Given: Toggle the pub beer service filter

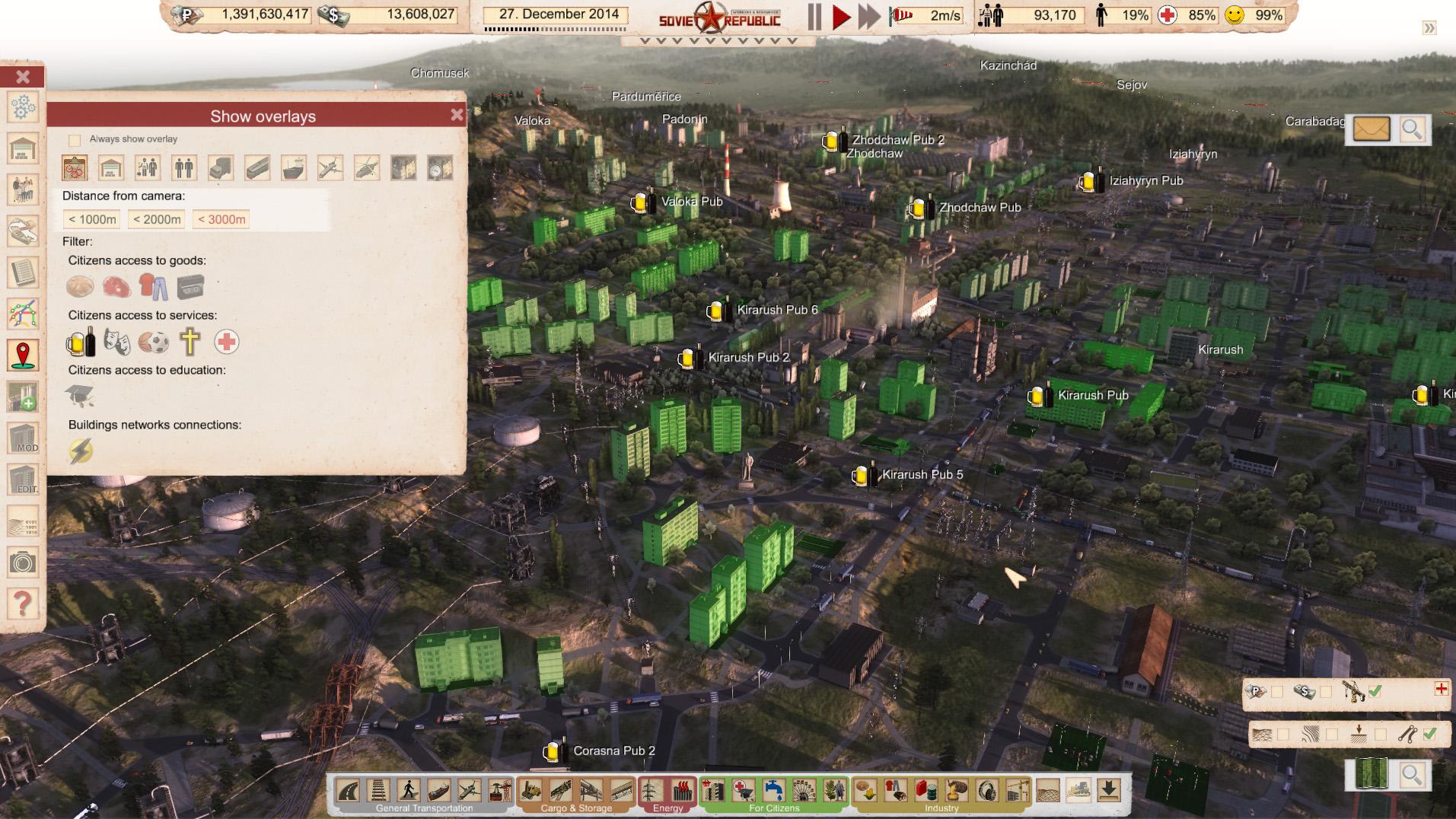Looking at the screenshot, I should point(81,343).
